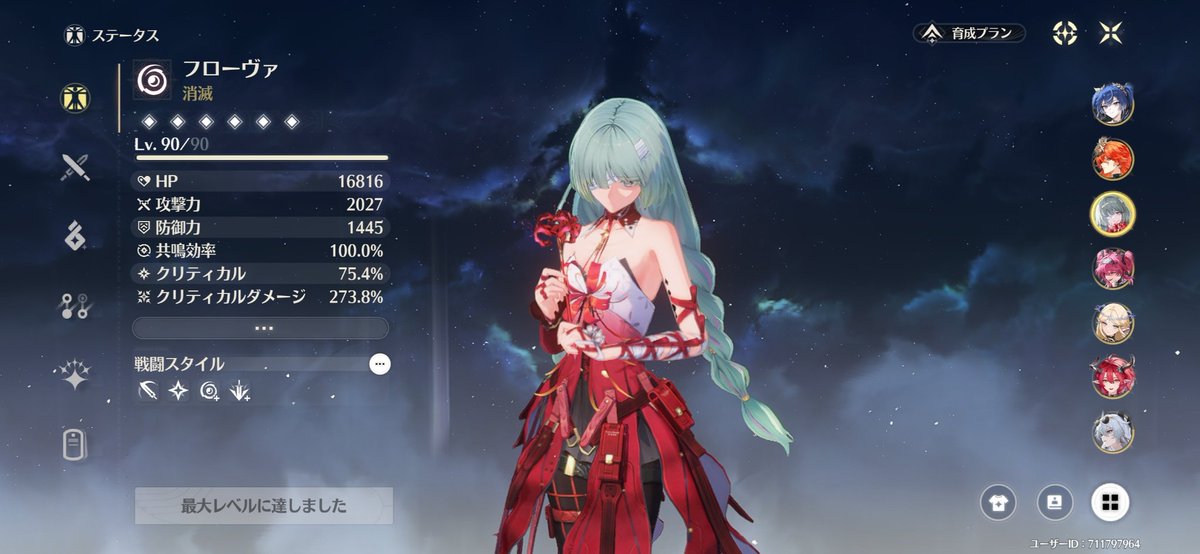Open the 育成プラン training plan
The image size is (1200, 554).
click(969, 33)
